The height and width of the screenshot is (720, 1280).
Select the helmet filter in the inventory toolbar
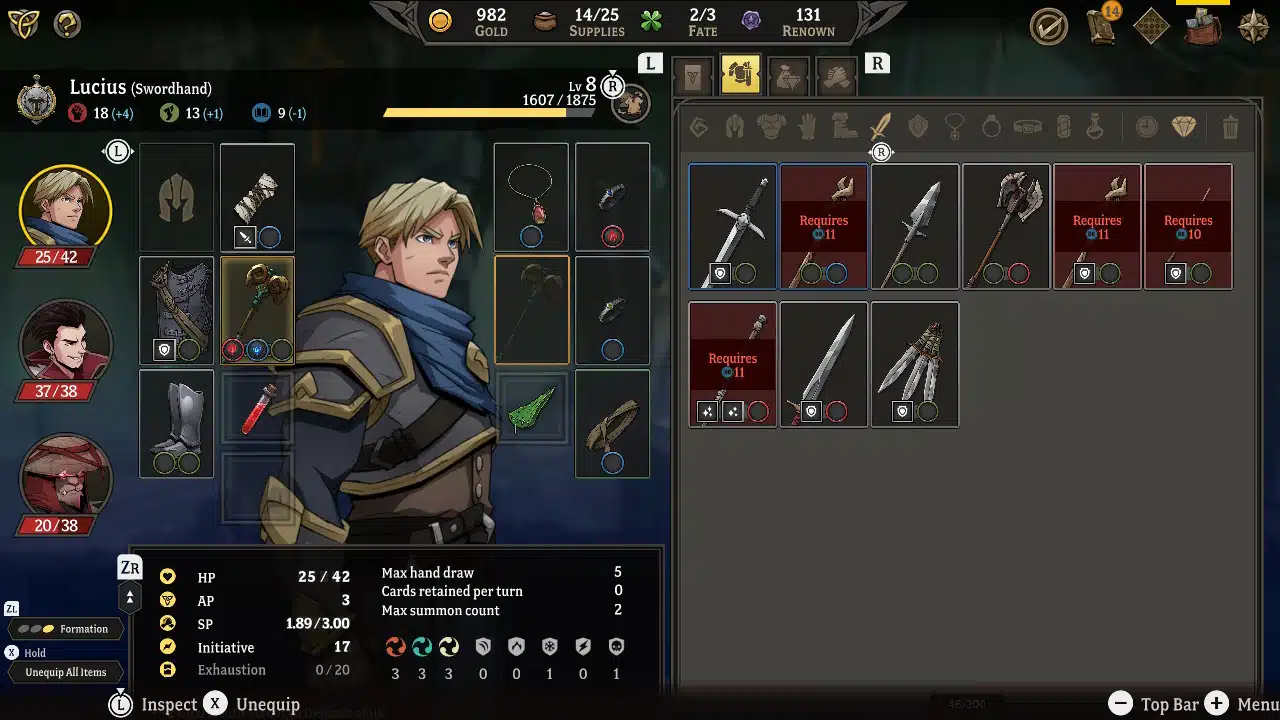(x=735, y=127)
